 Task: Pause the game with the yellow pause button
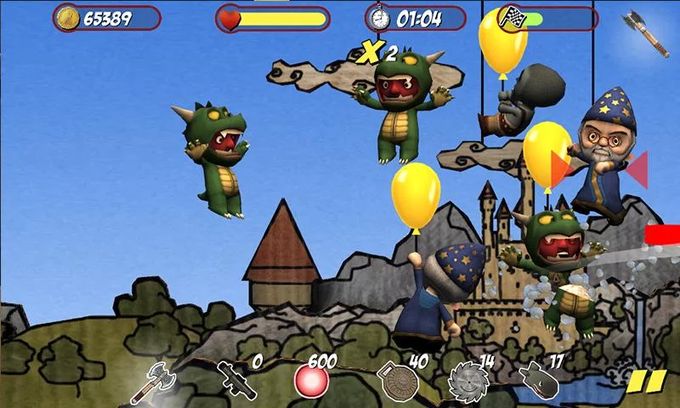coord(647,383)
